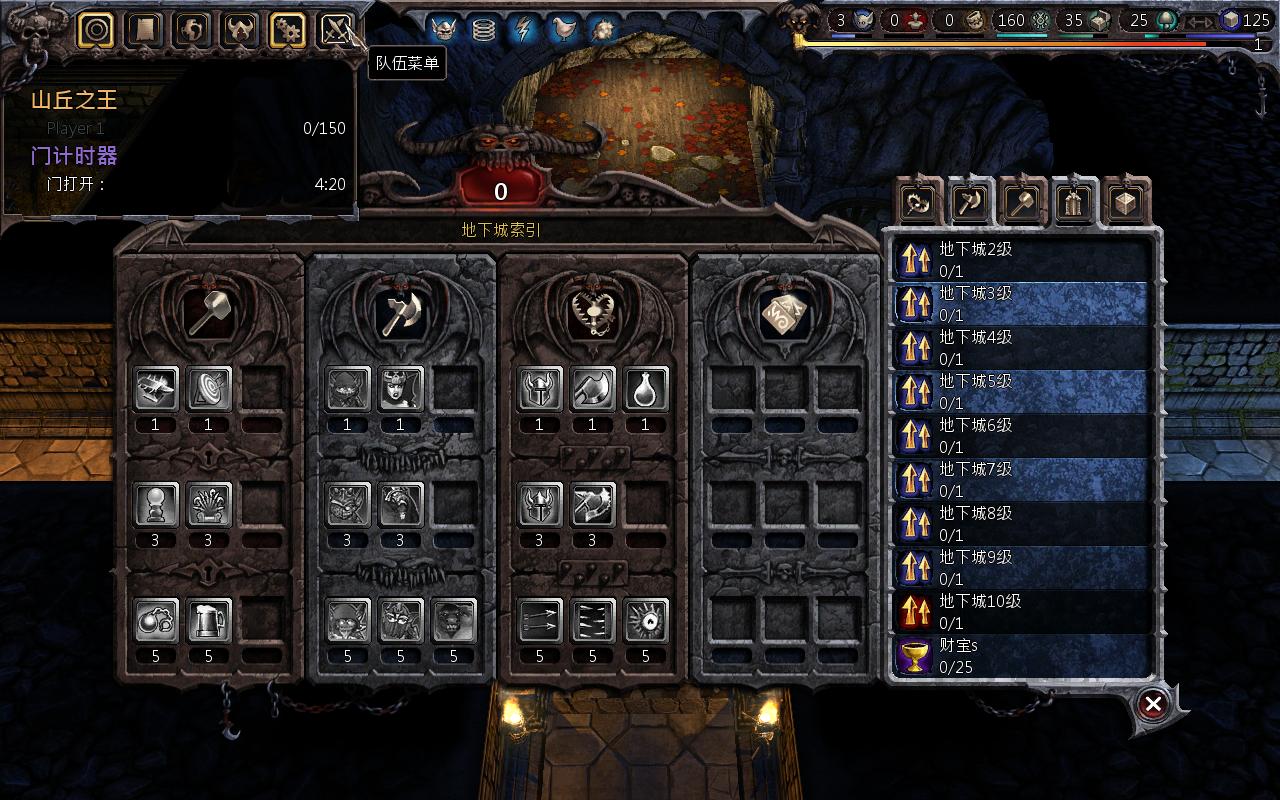Image resolution: width=1280 pixels, height=800 pixels.
Task: Open the scroll icon in top toolbar
Action: [x=144, y=30]
